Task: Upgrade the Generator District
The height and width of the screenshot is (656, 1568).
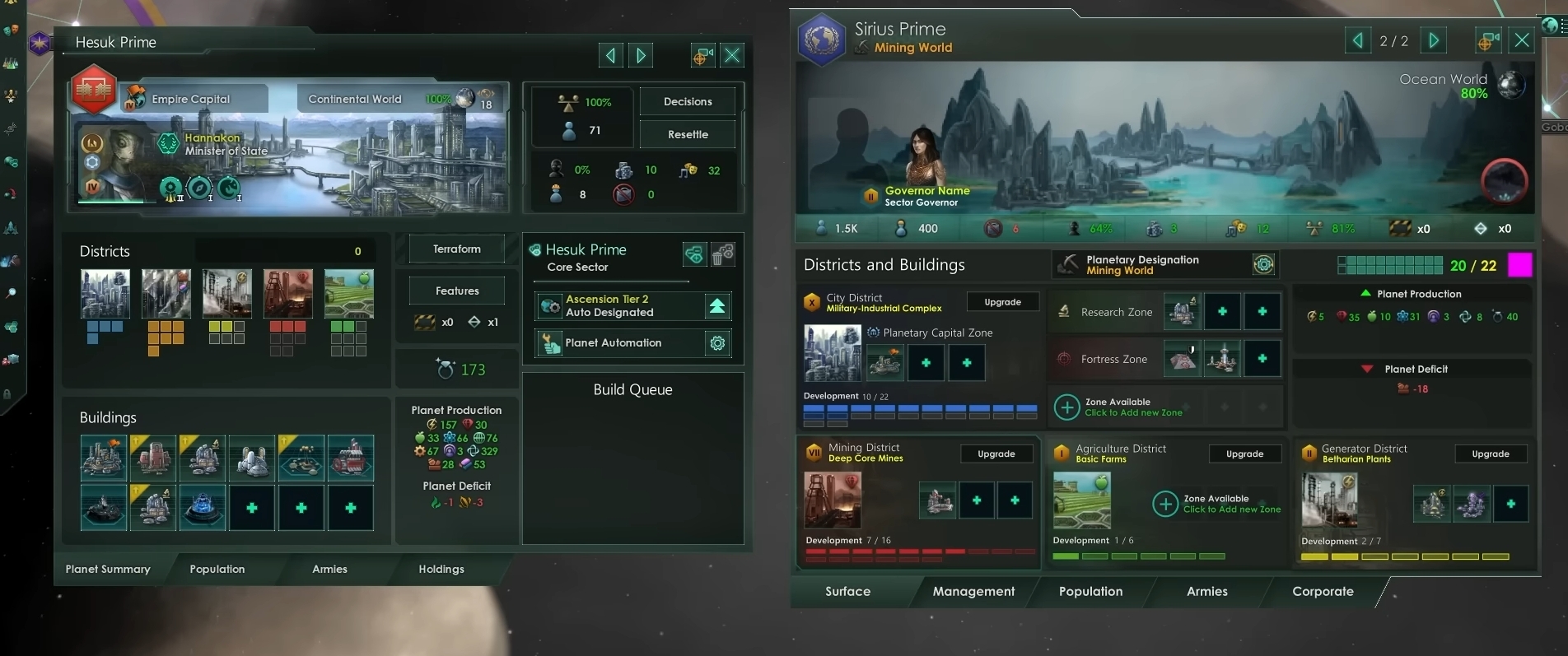Action: pyautogui.click(x=1491, y=454)
